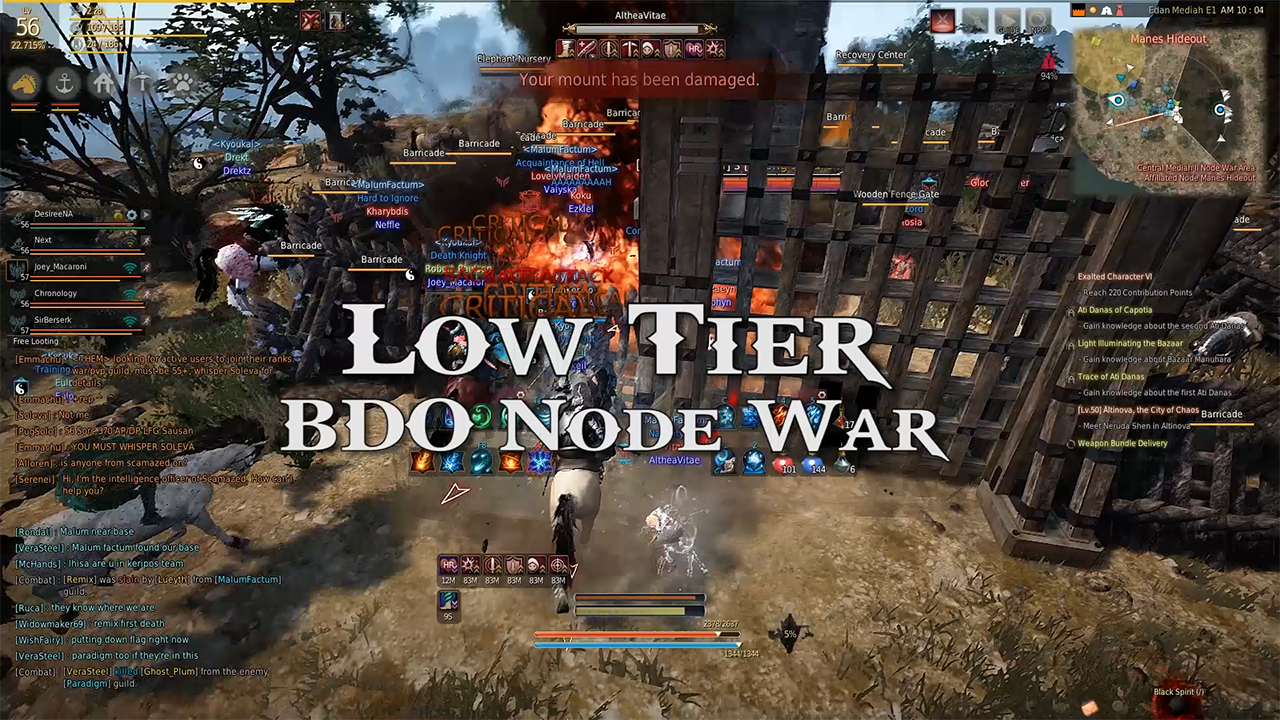Open the Altinova City of Chaos quest

click(1135, 410)
